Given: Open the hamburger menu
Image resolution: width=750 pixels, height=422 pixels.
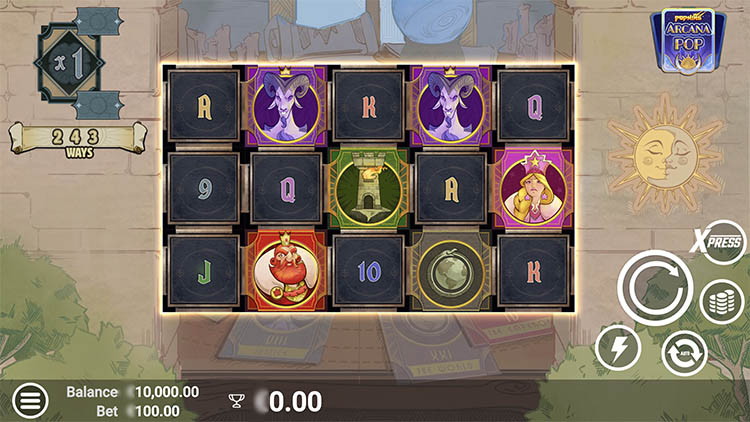Looking at the screenshot, I should click(30, 401).
